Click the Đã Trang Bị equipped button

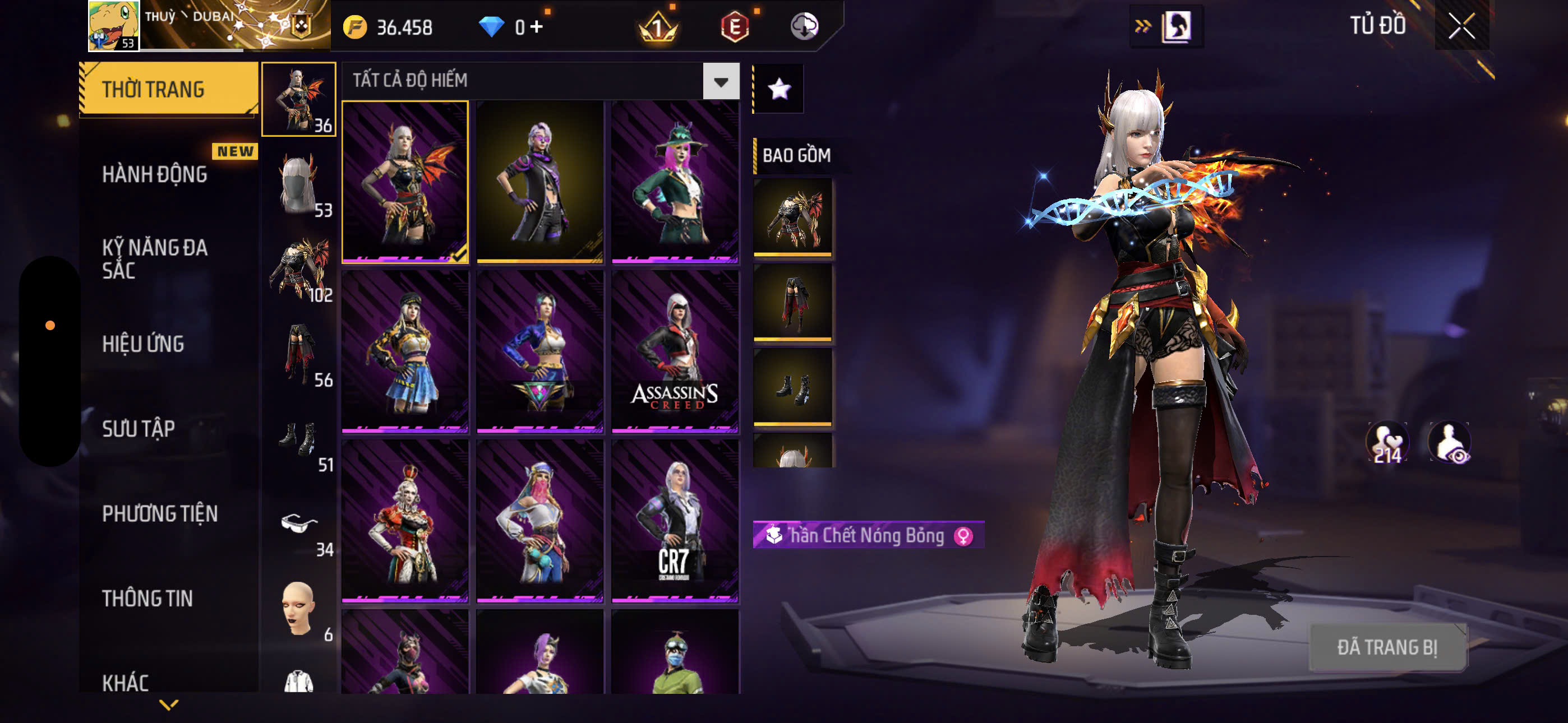1387,647
